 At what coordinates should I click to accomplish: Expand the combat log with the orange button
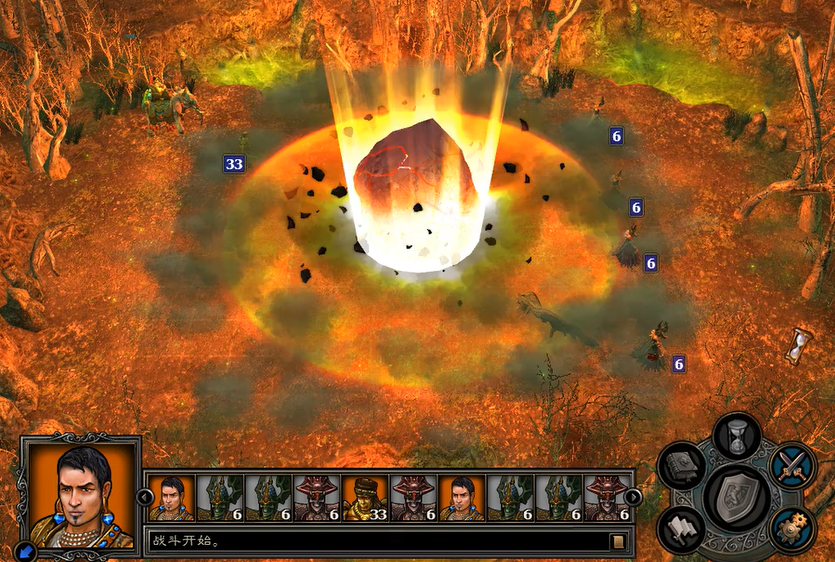click(618, 541)
